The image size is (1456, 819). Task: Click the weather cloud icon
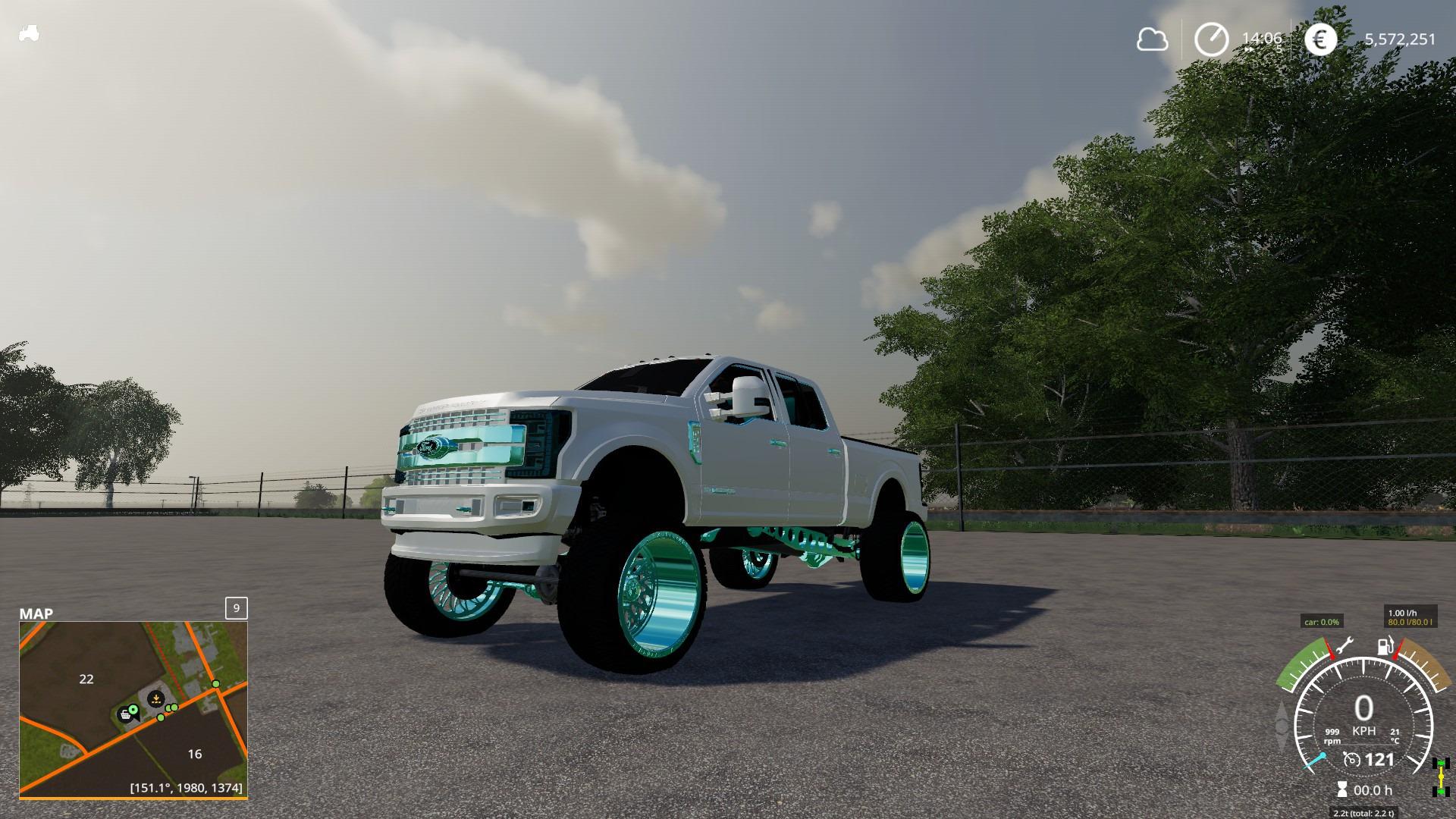[1151, 39]
